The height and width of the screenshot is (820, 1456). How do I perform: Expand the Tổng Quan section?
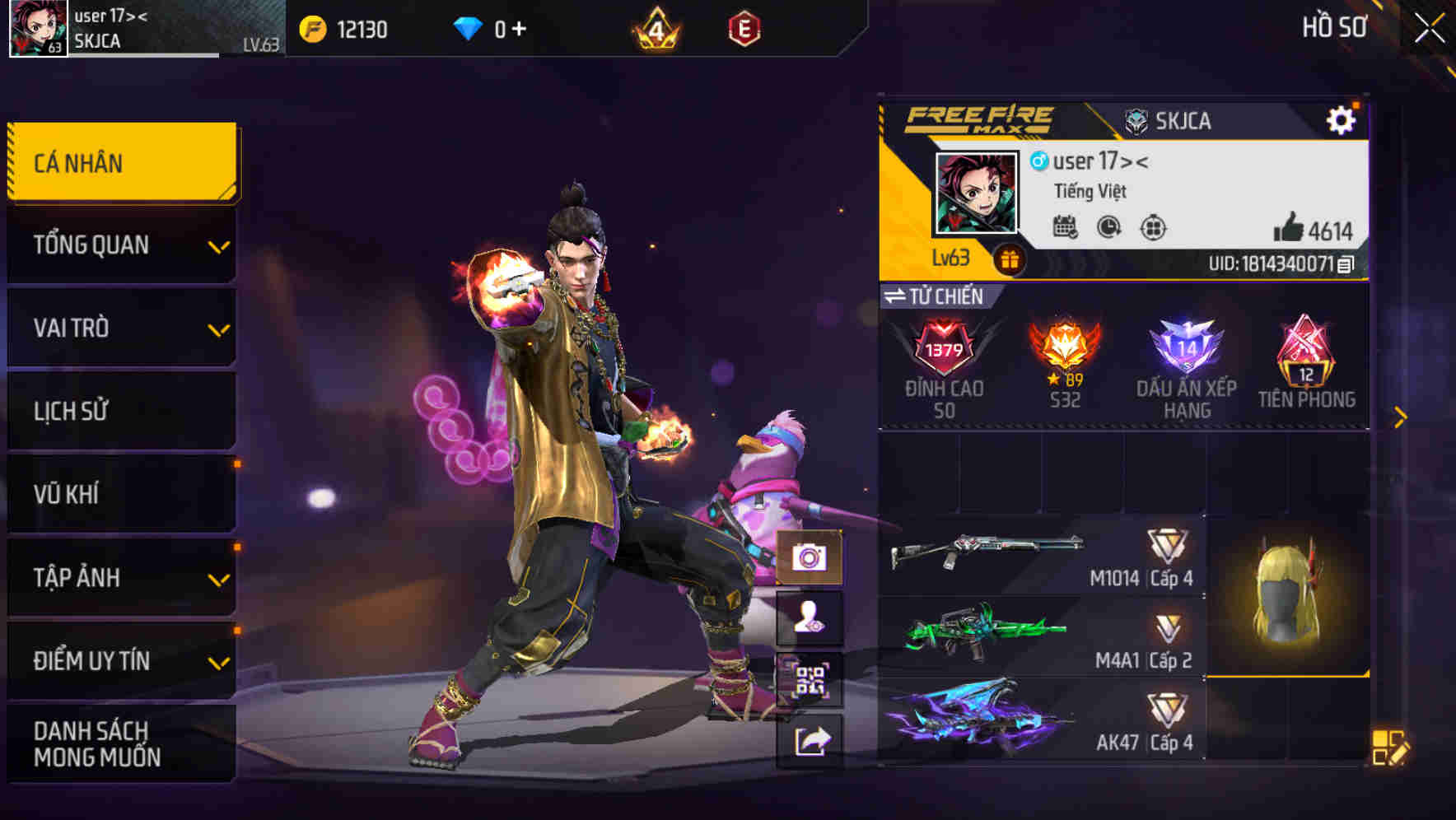[x=121, y=245]
